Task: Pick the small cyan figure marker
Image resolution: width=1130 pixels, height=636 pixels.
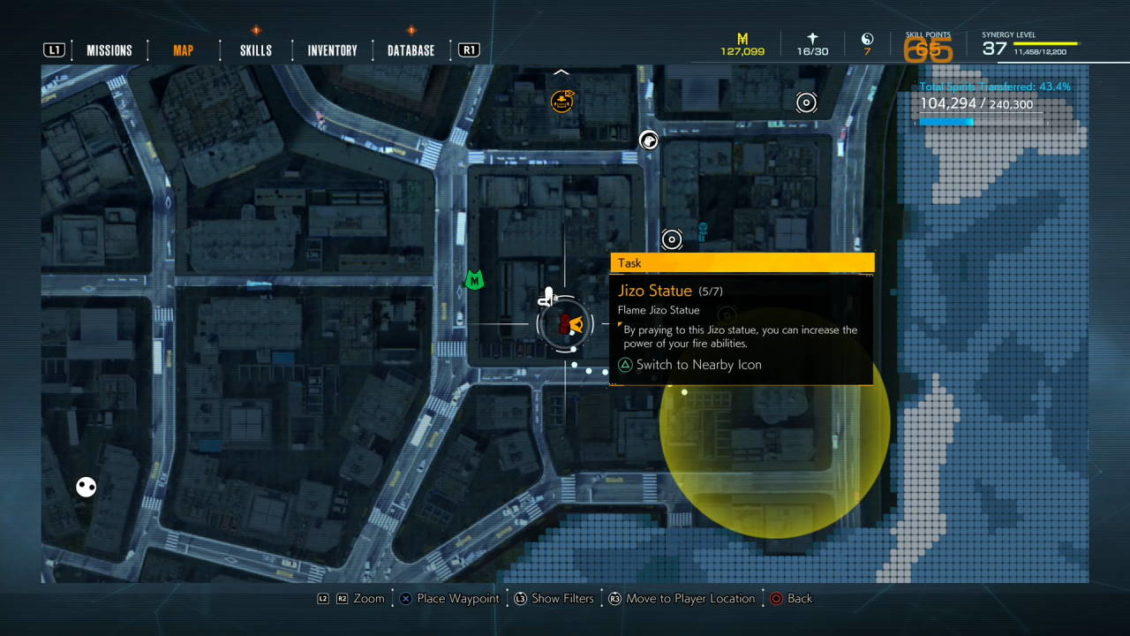Action: [703, 232]
